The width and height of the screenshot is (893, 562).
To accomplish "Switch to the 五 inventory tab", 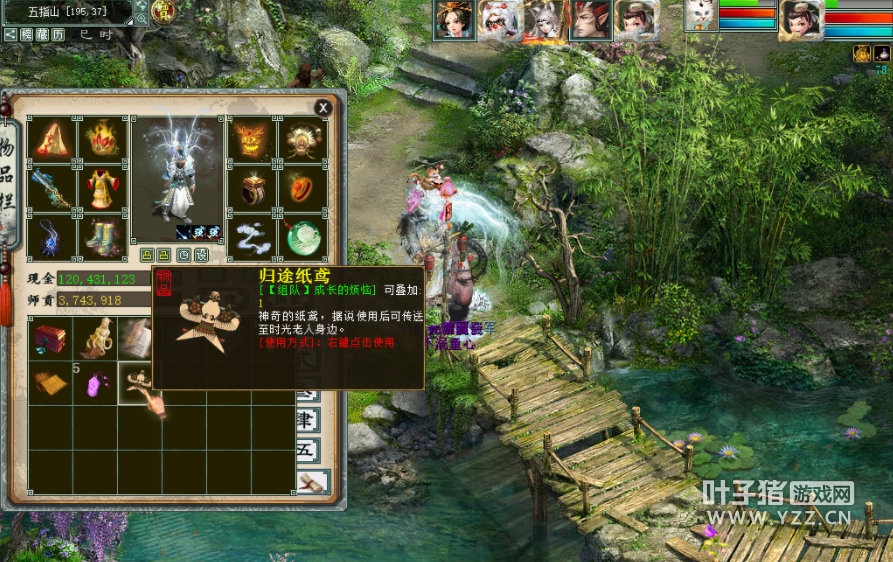I will click(308, 449).
